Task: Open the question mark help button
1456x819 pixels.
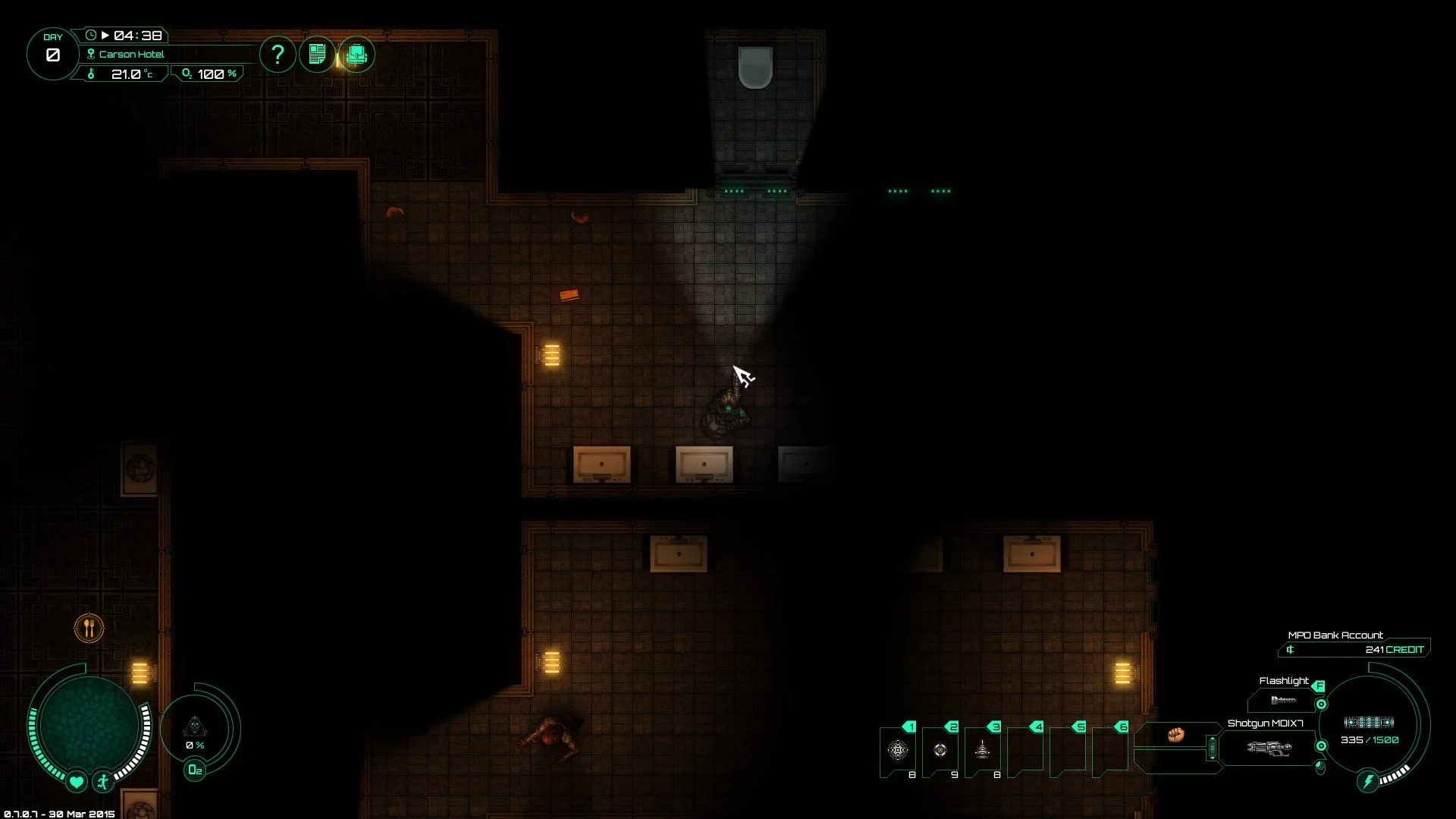Action: [278, 55]
